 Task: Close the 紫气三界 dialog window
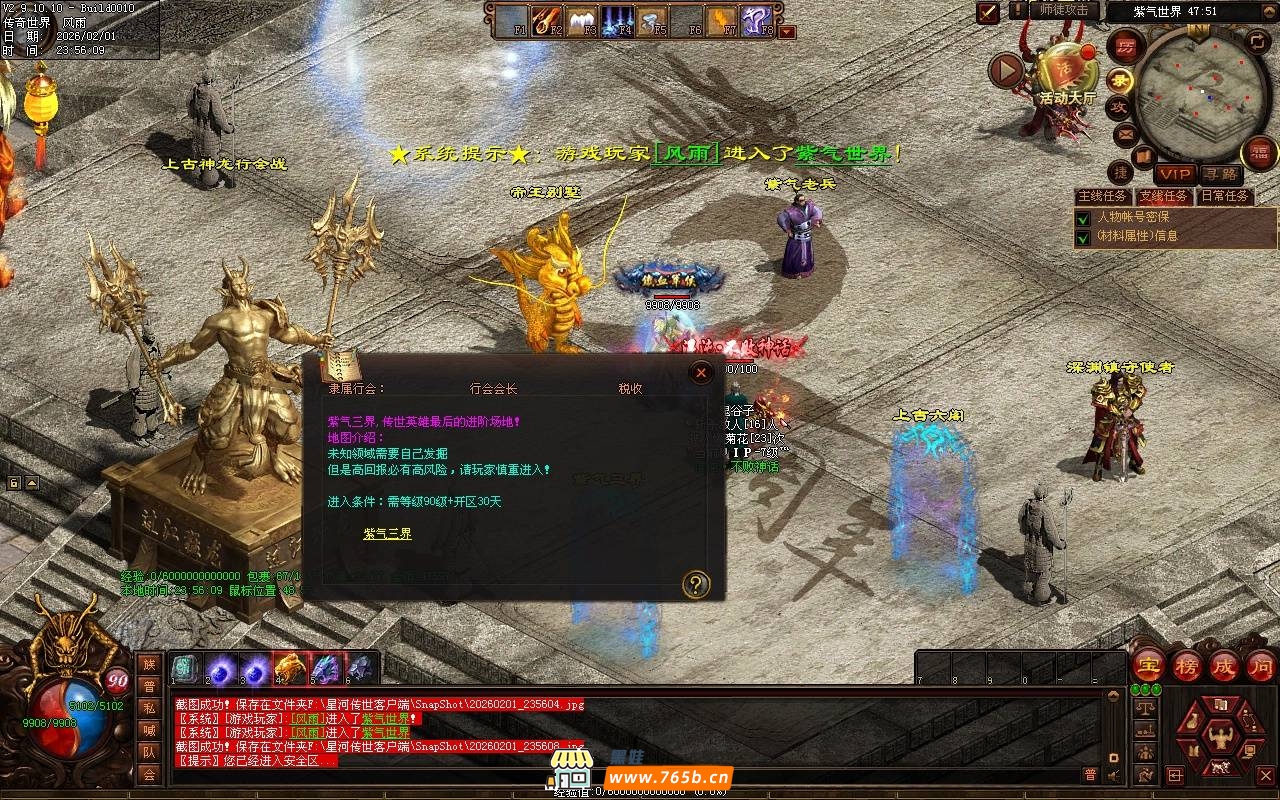701,373
